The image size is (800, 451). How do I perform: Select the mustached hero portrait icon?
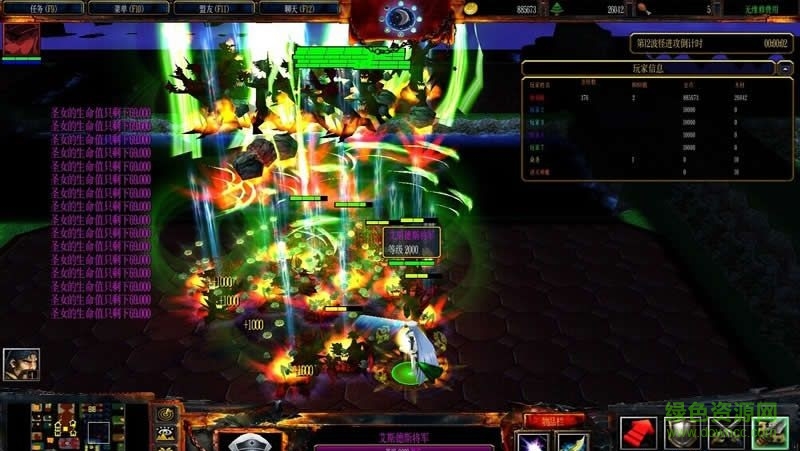coord(21,364)
